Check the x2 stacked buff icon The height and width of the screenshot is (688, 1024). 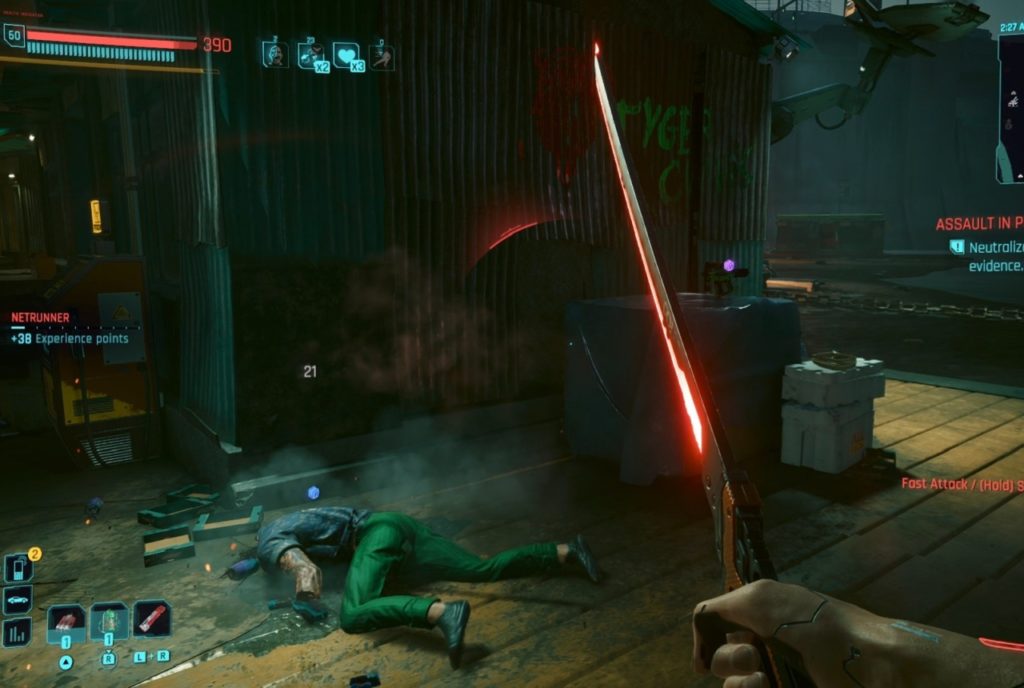tap(312, 54)
